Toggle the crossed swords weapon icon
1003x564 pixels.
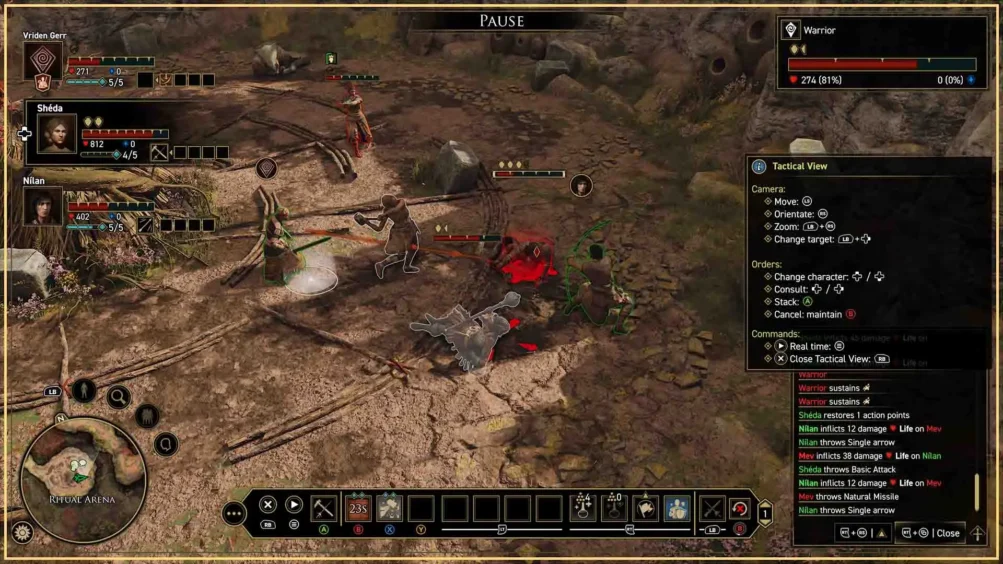[711, 508]
